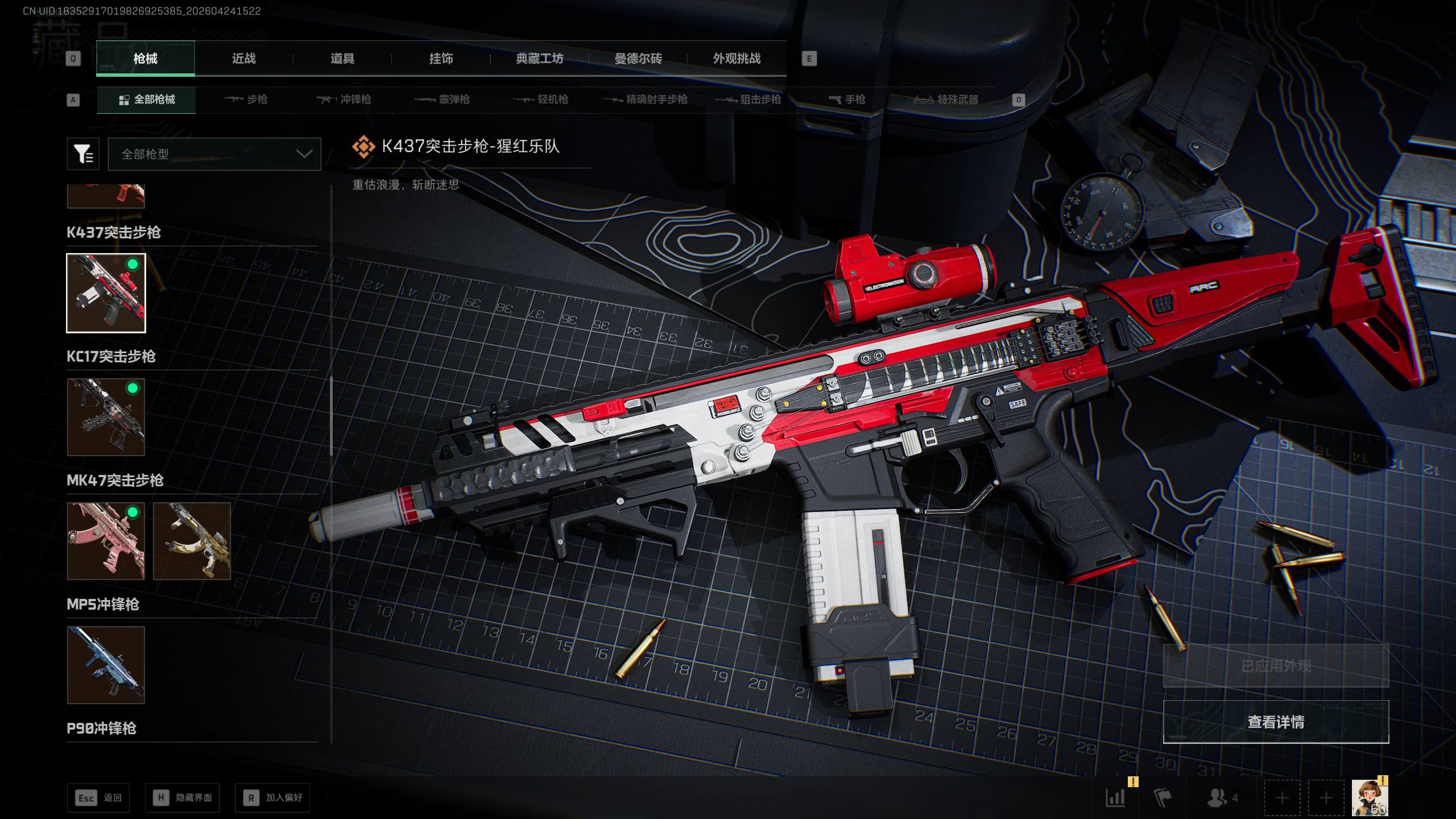
Task: Choose the KC17 rifle skin thumbnail
Action: [106, 417]
